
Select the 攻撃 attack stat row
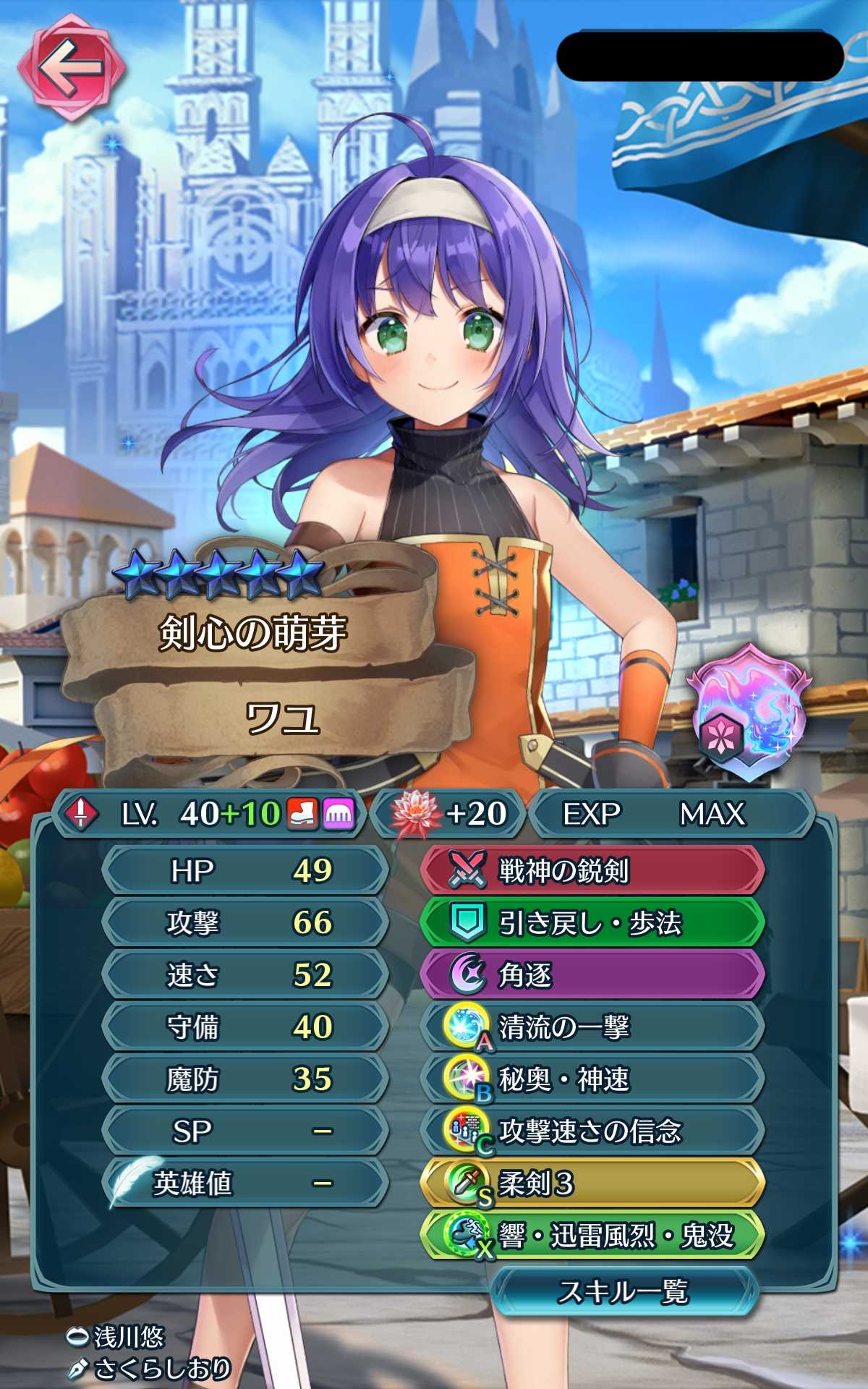tap(246, 922)
